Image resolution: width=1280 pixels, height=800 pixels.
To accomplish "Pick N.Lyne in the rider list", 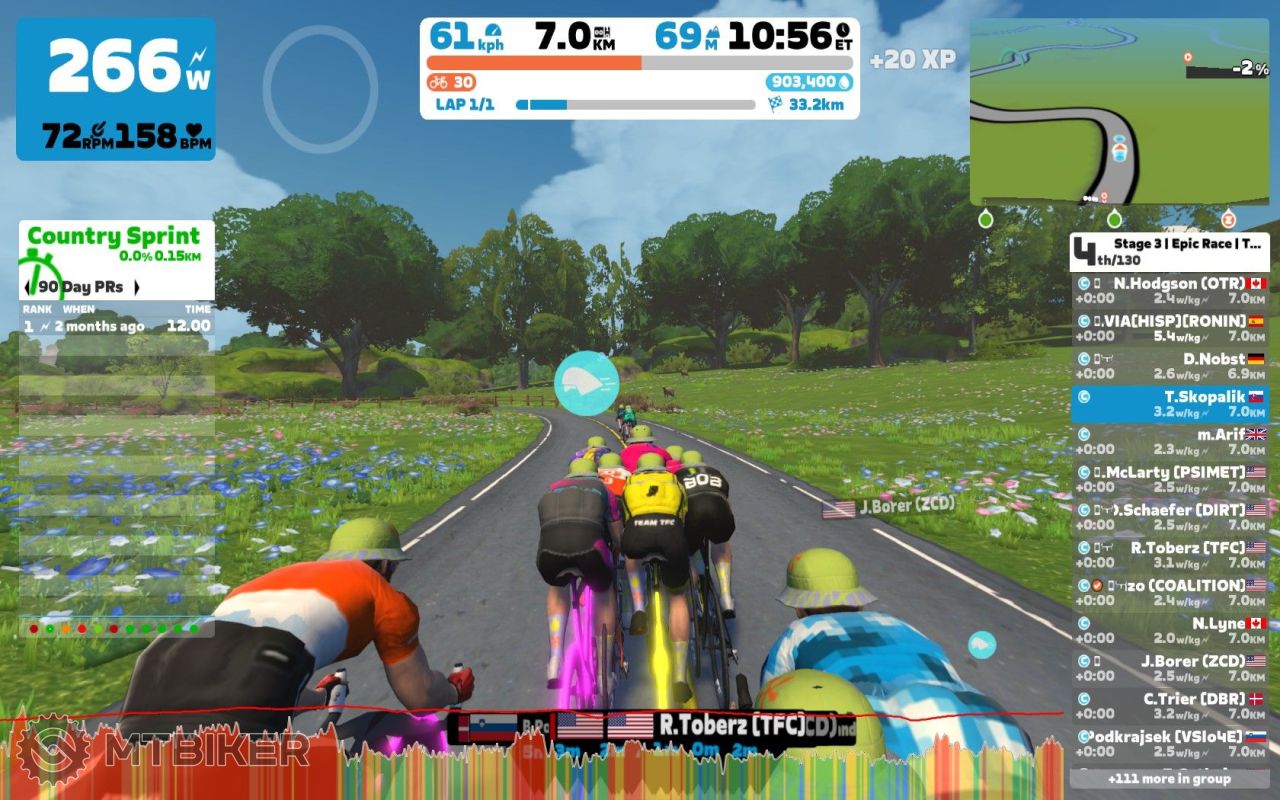I will pos(1169,630).
